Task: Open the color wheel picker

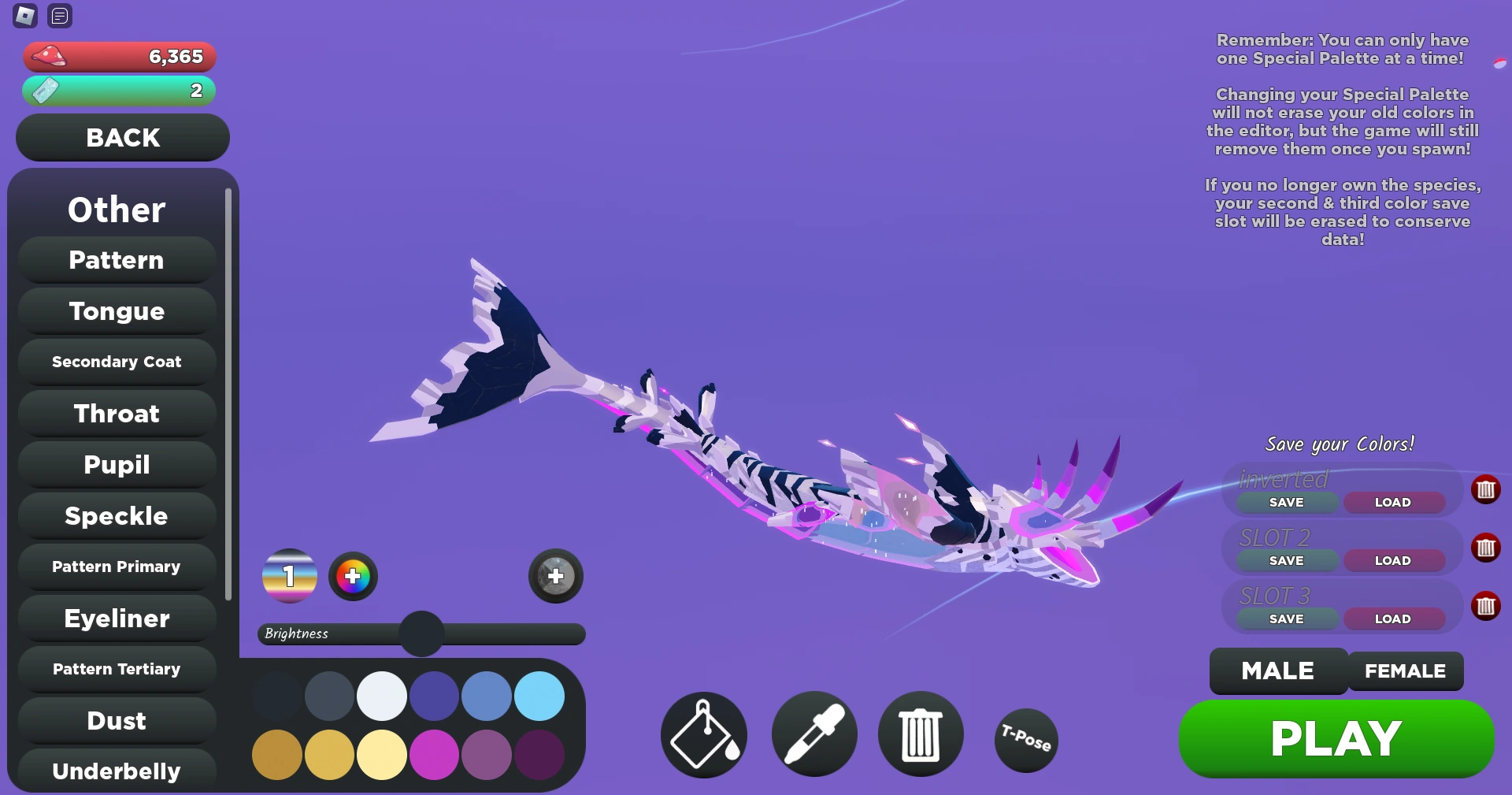Action: pos(352,577)
